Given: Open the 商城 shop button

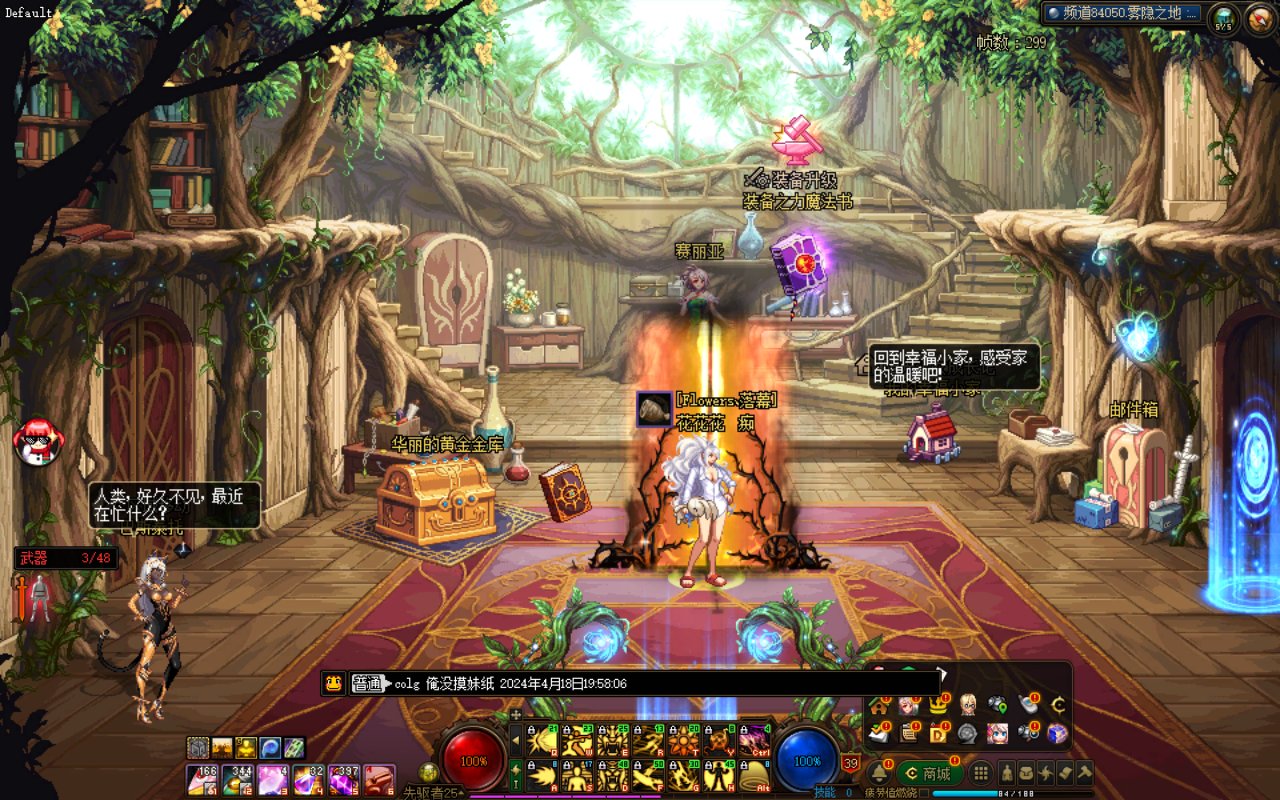Looking at the screenshot, I should pyautogui.click(x=929, y=773).
